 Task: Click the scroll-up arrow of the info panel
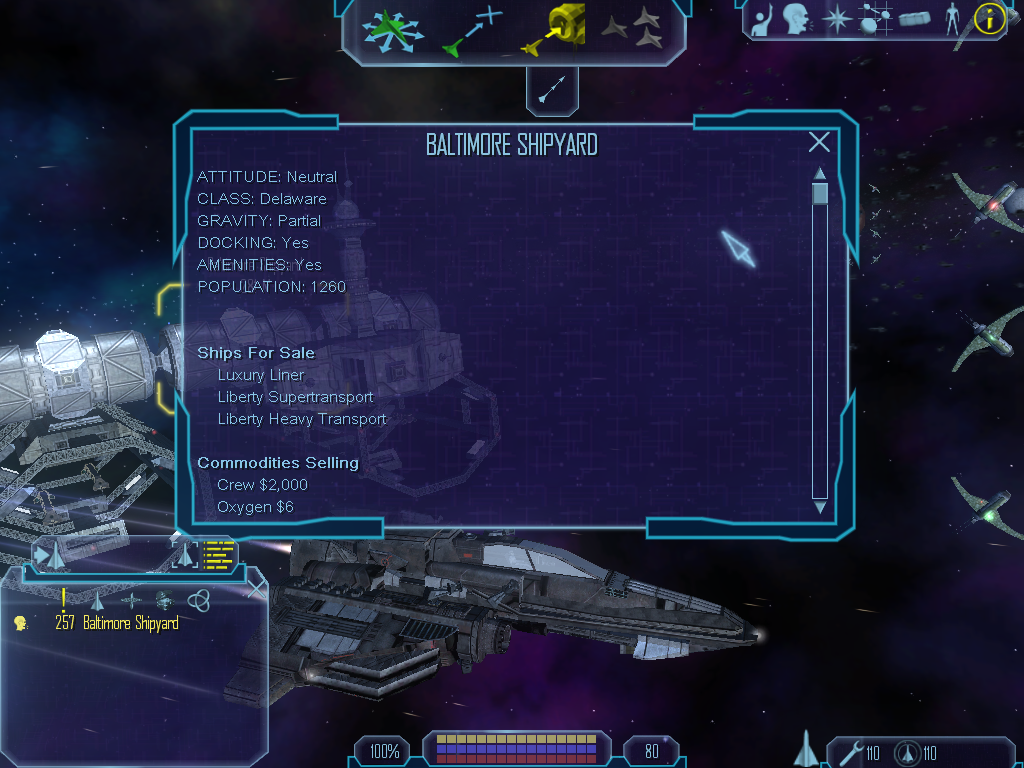820,173
